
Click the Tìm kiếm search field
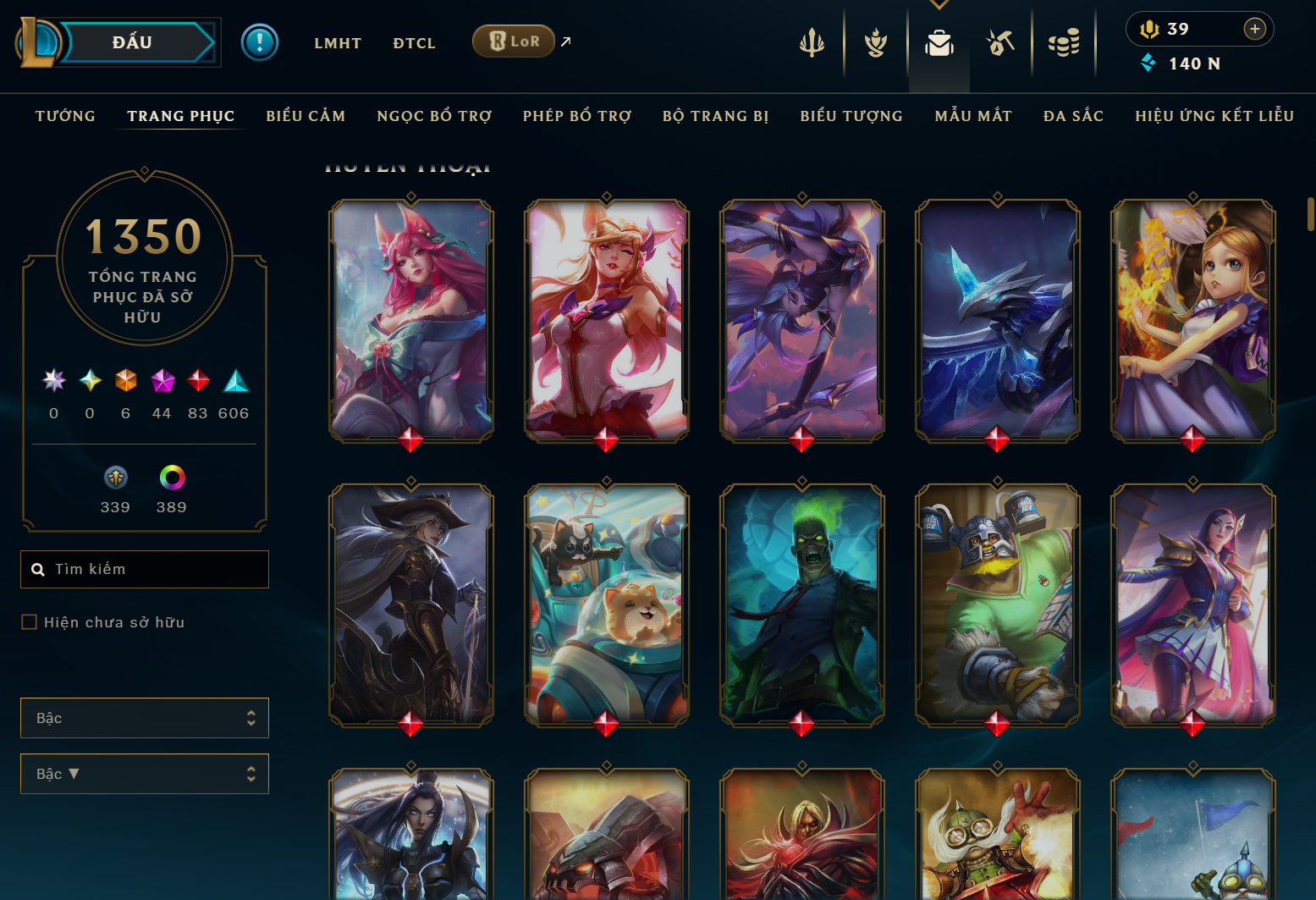144,569
